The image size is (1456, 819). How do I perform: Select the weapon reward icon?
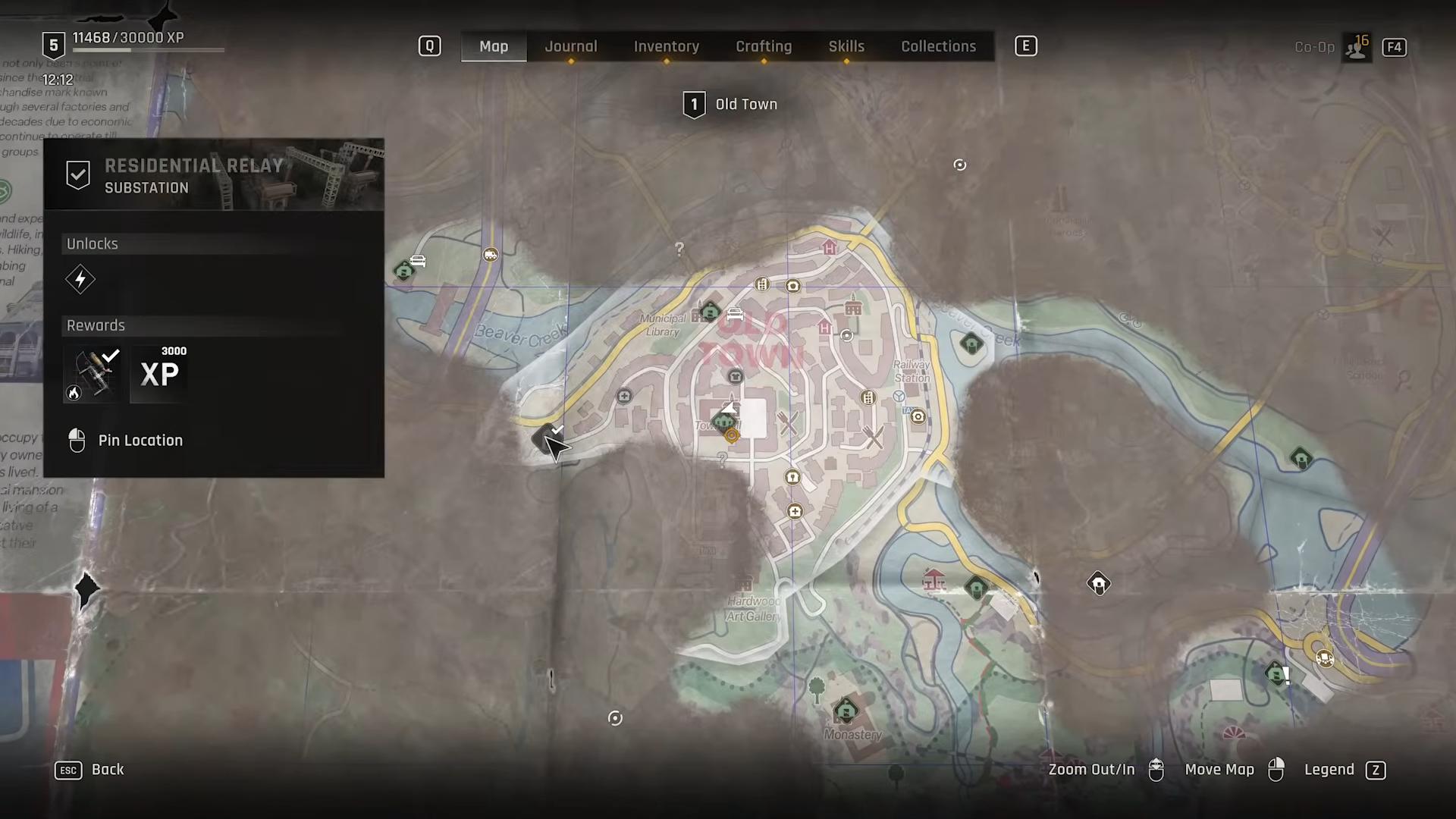(93, 373)
